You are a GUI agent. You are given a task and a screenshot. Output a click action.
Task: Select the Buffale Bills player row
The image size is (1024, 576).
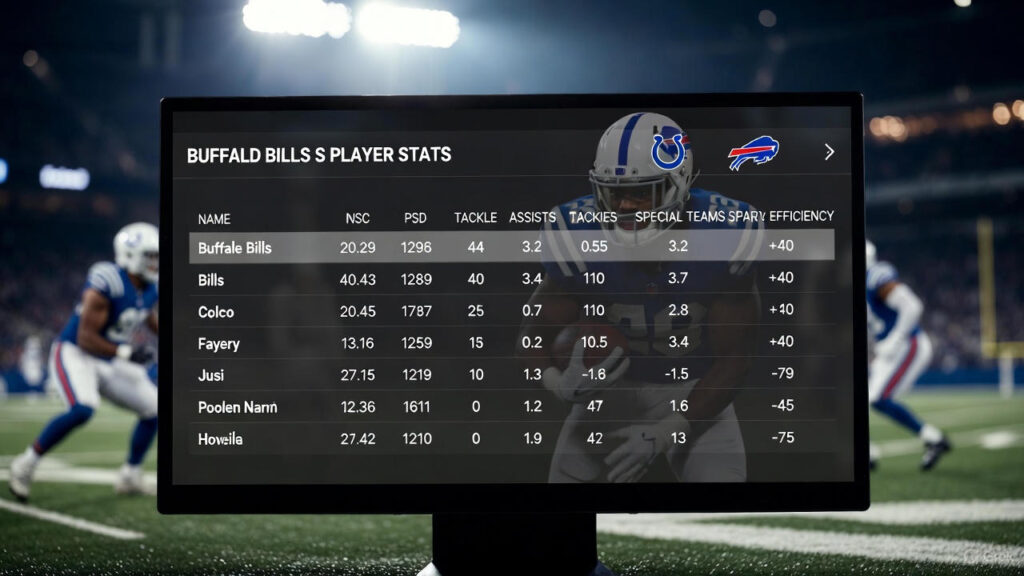234,247
